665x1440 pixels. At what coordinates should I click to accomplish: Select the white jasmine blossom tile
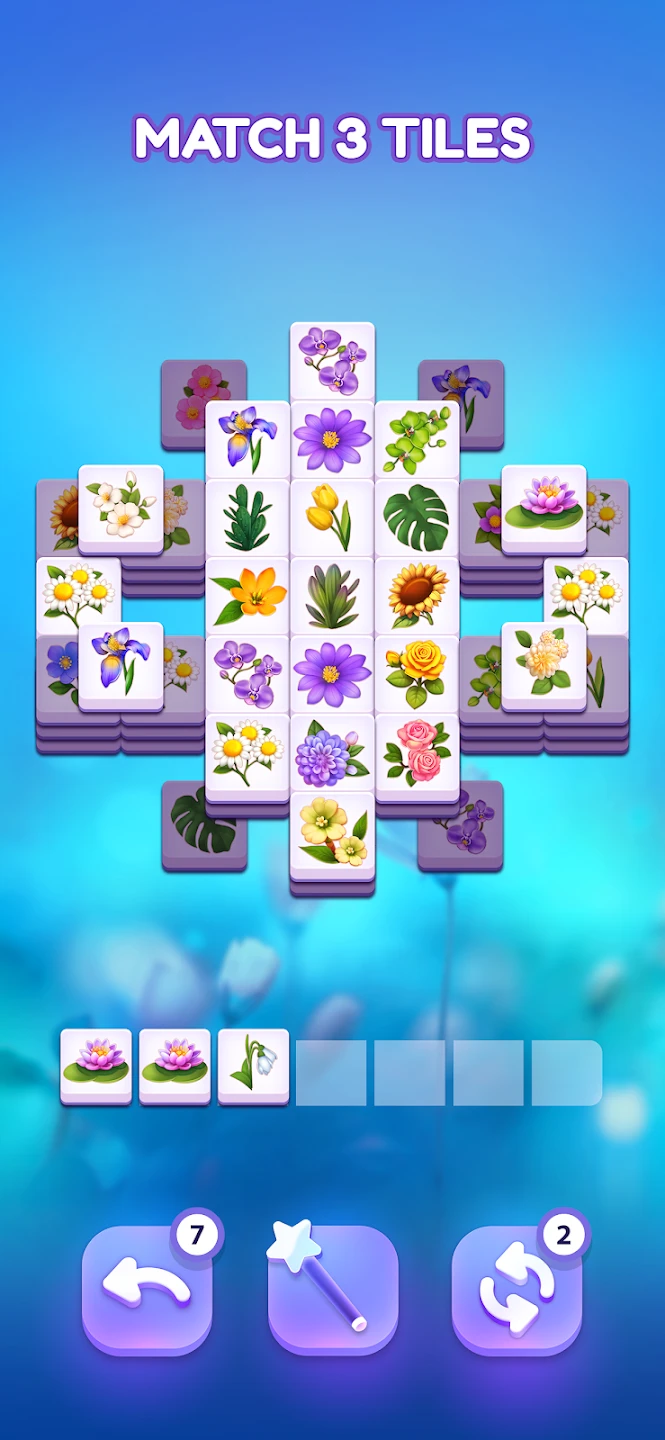coord(120,503)
